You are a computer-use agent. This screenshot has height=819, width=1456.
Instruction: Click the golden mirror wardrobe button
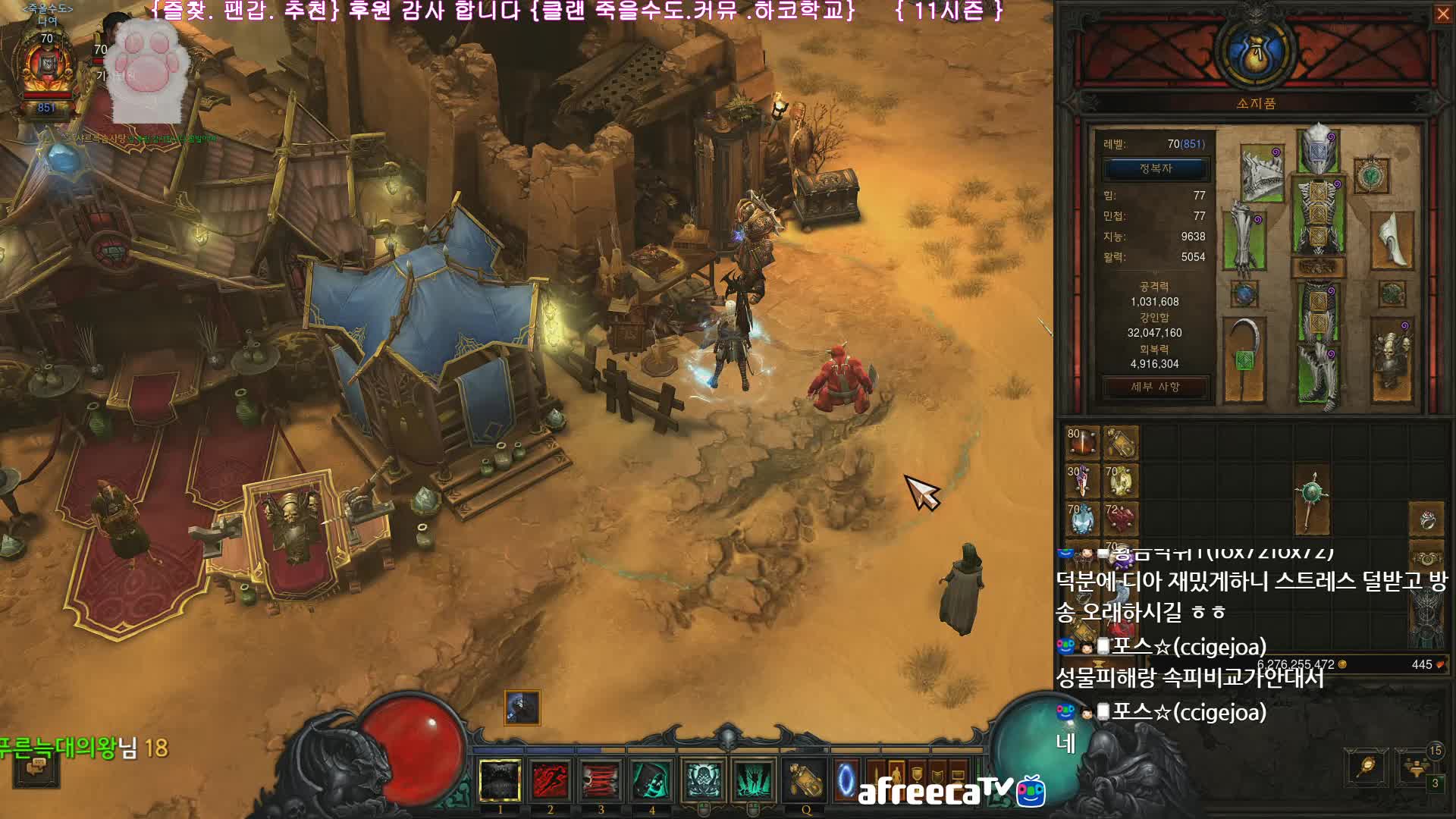1367,767
